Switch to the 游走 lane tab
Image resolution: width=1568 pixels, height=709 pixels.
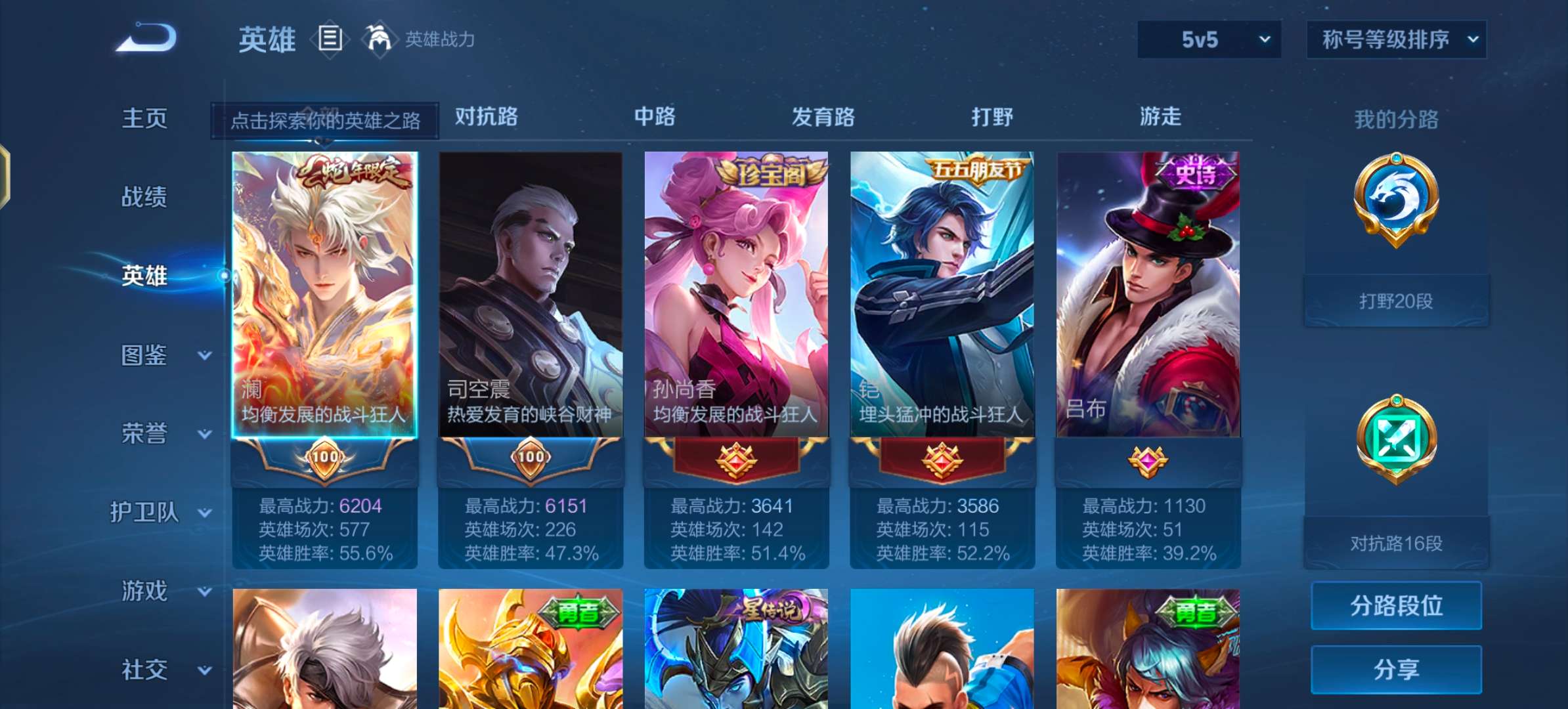click(x=1162, y=117)
